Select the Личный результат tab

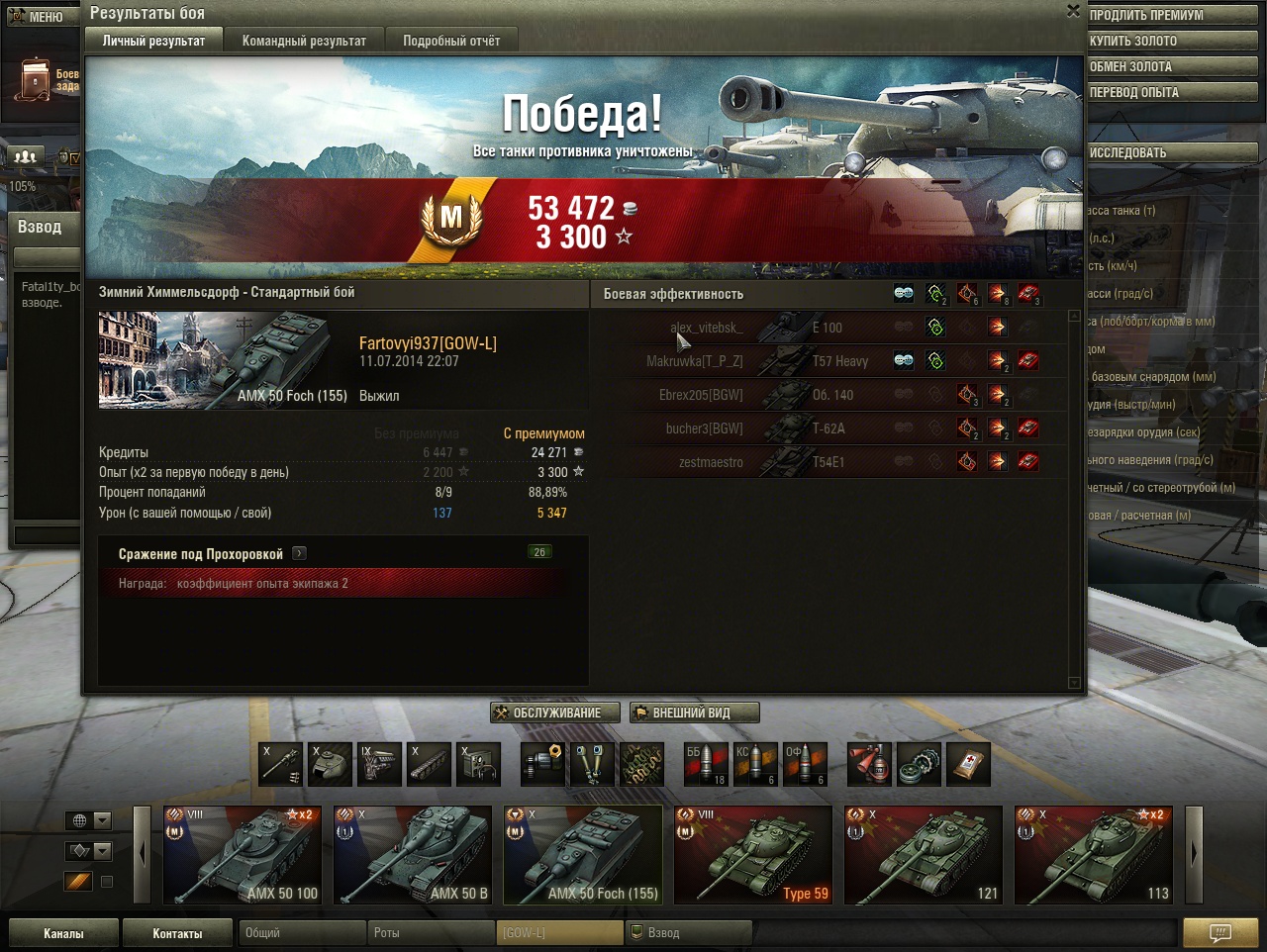tap(153, 41)
